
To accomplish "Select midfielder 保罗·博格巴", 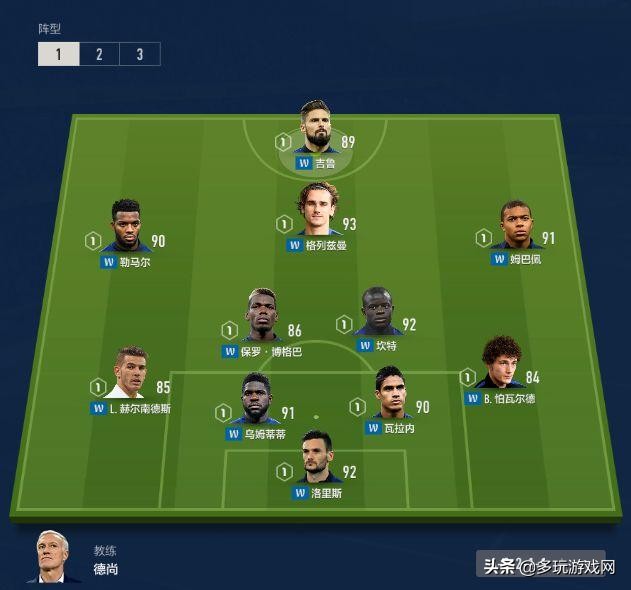I will [263, 317].
